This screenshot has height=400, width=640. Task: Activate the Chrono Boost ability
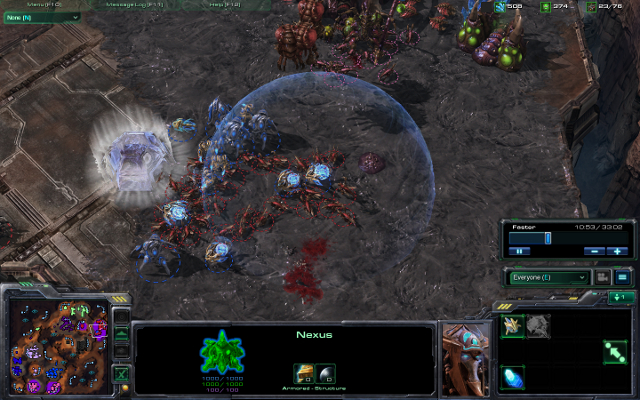513,378
